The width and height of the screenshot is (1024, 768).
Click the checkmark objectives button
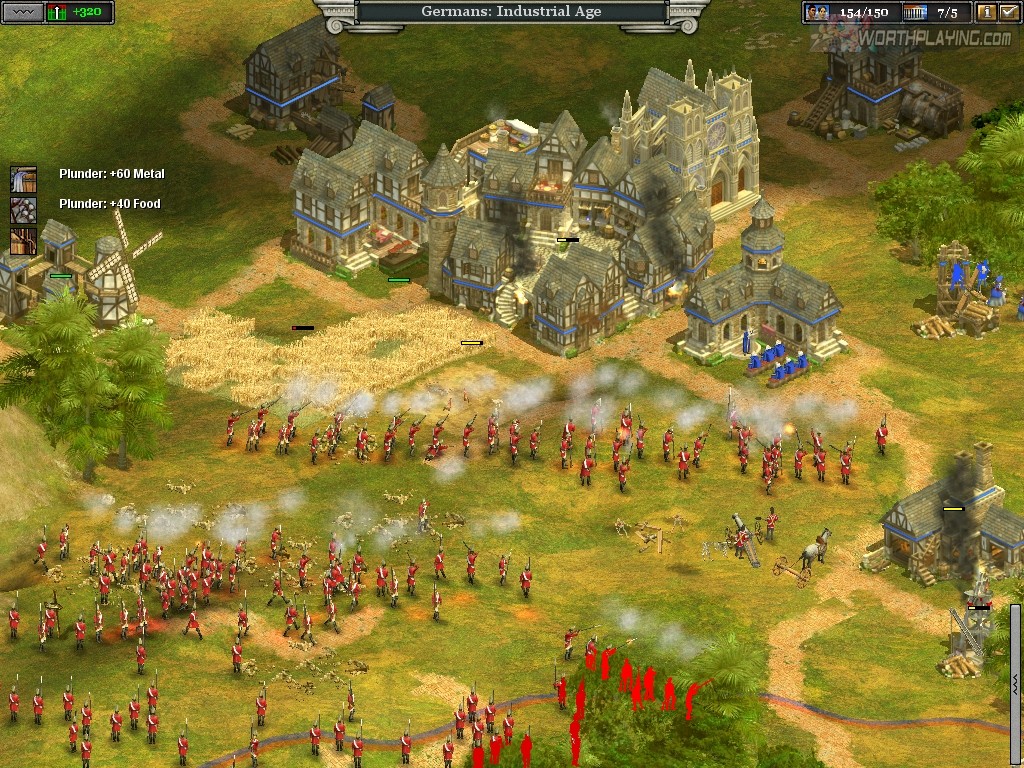(x=1009, y=12)
